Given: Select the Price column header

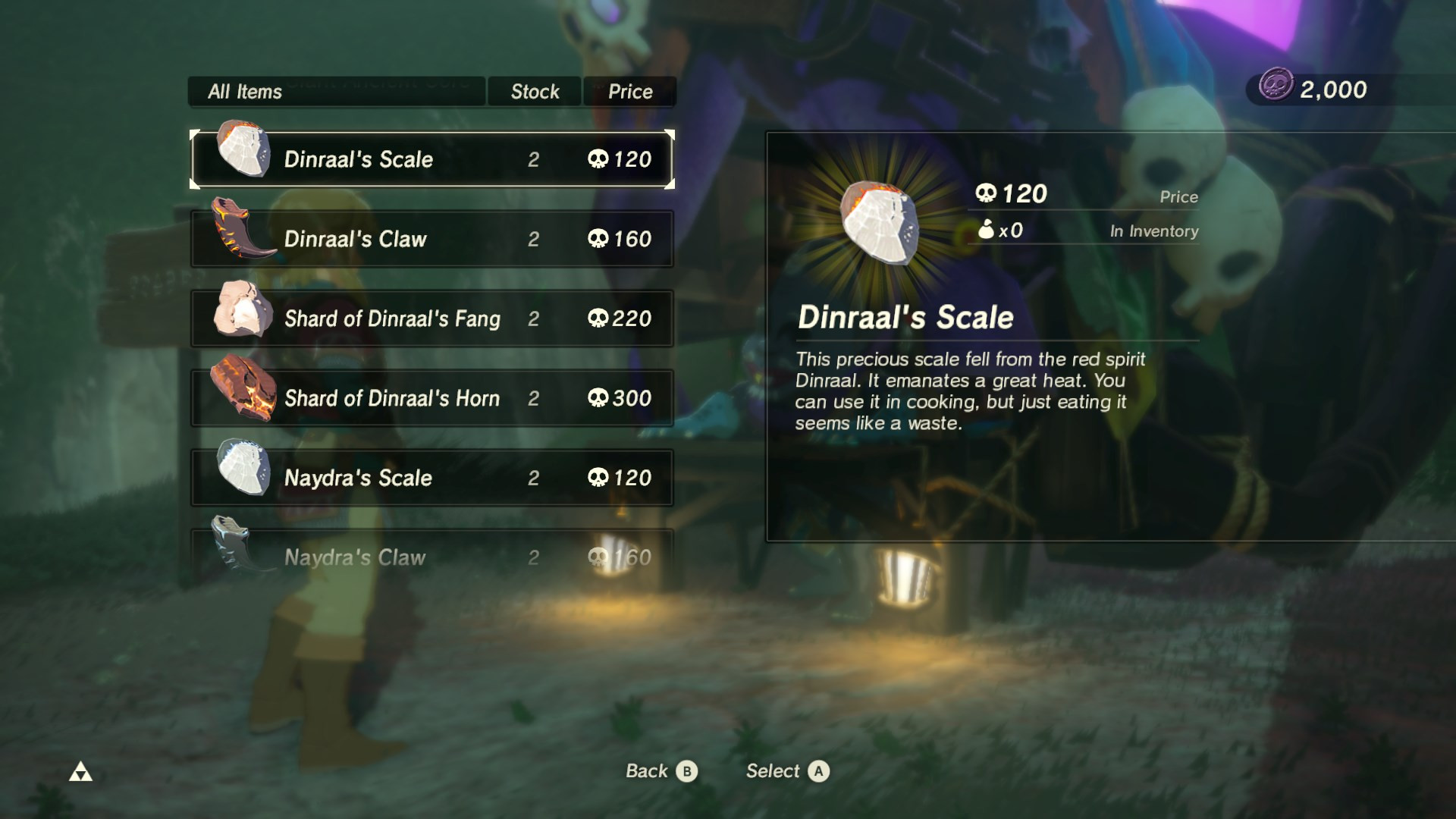Looking at the screenshot, I should point(629,91).
